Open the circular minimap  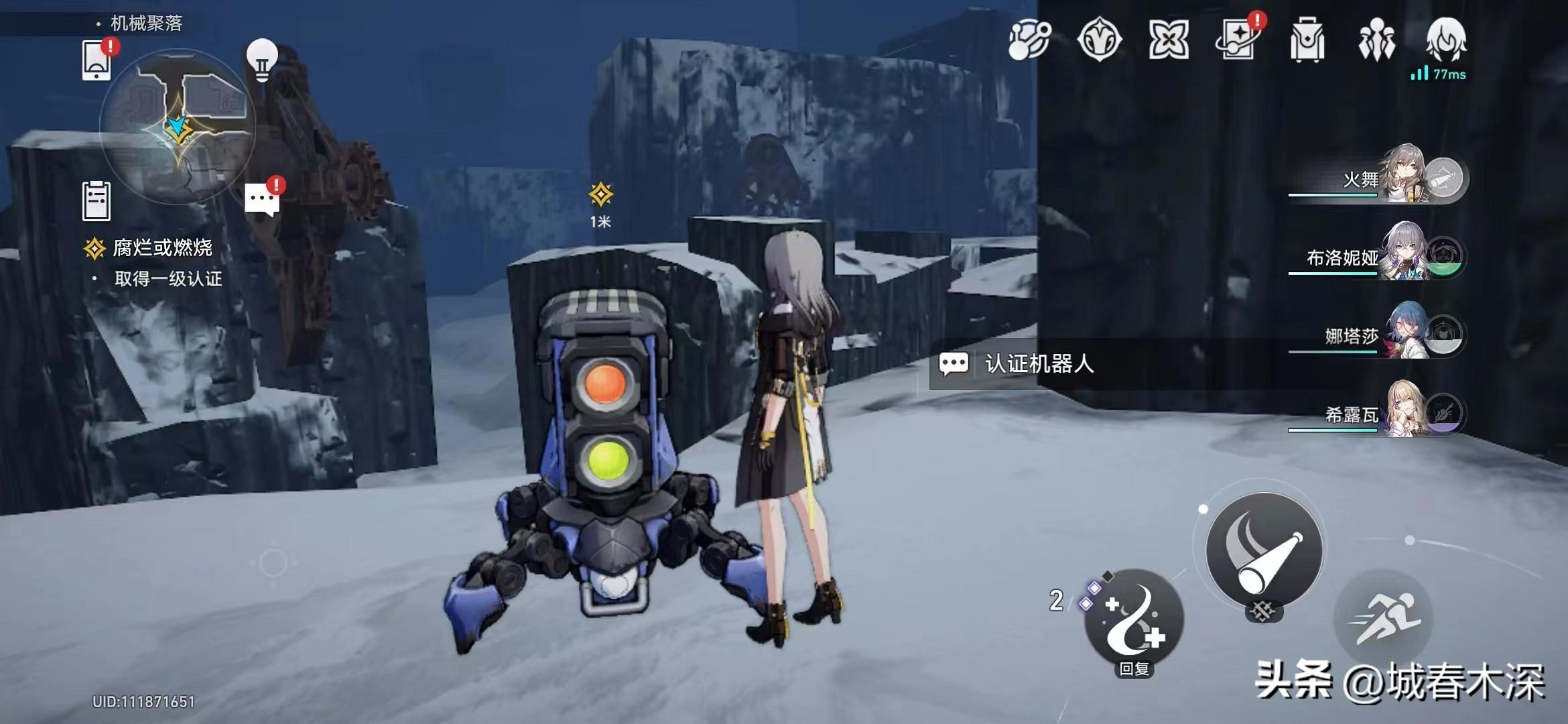tap(178, 125)
